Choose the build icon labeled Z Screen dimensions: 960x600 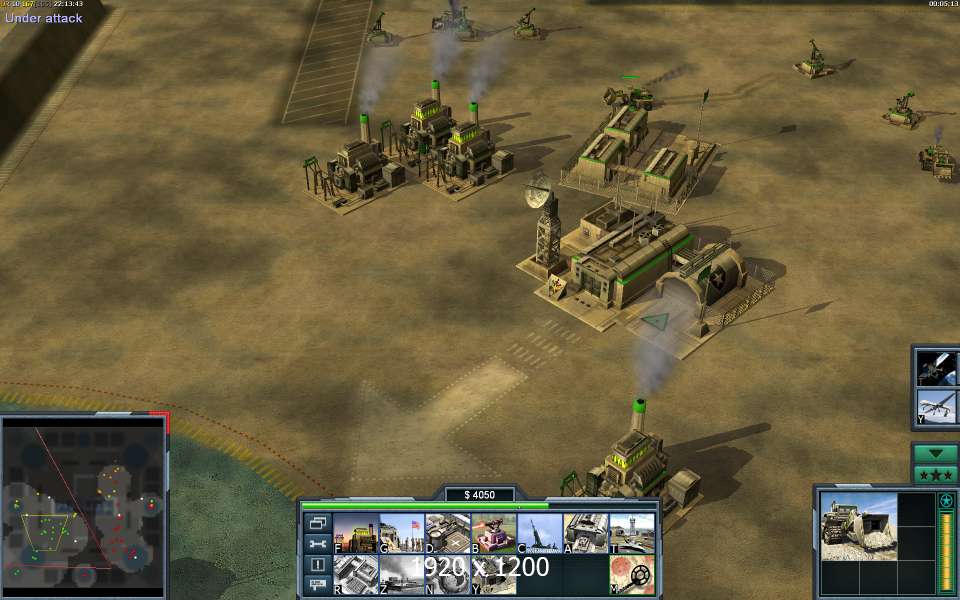tap(401, 575)
